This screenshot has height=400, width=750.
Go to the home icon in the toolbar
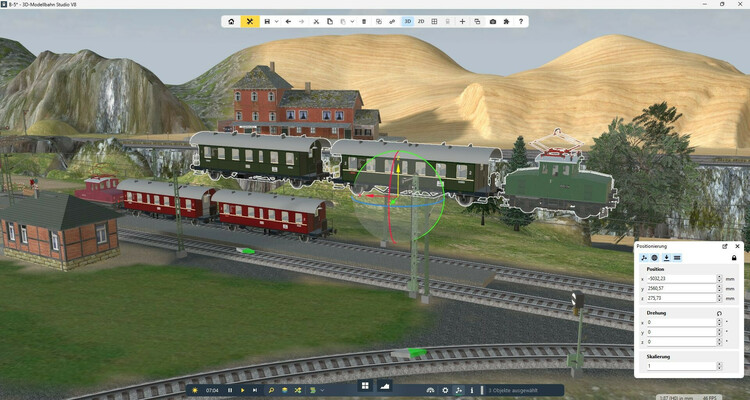click(231, 21)
